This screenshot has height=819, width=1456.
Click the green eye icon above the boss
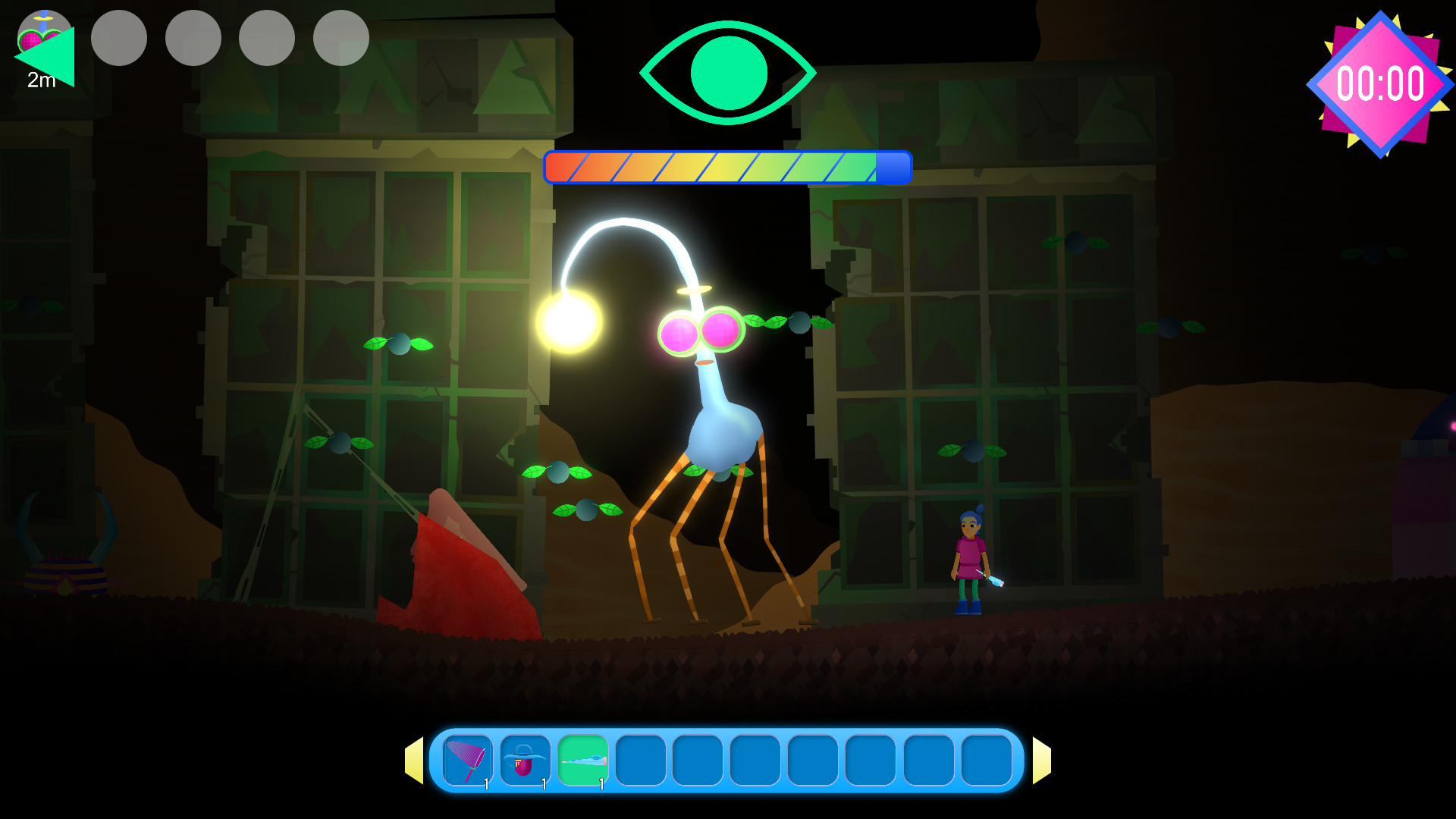(x=728, y=72)
